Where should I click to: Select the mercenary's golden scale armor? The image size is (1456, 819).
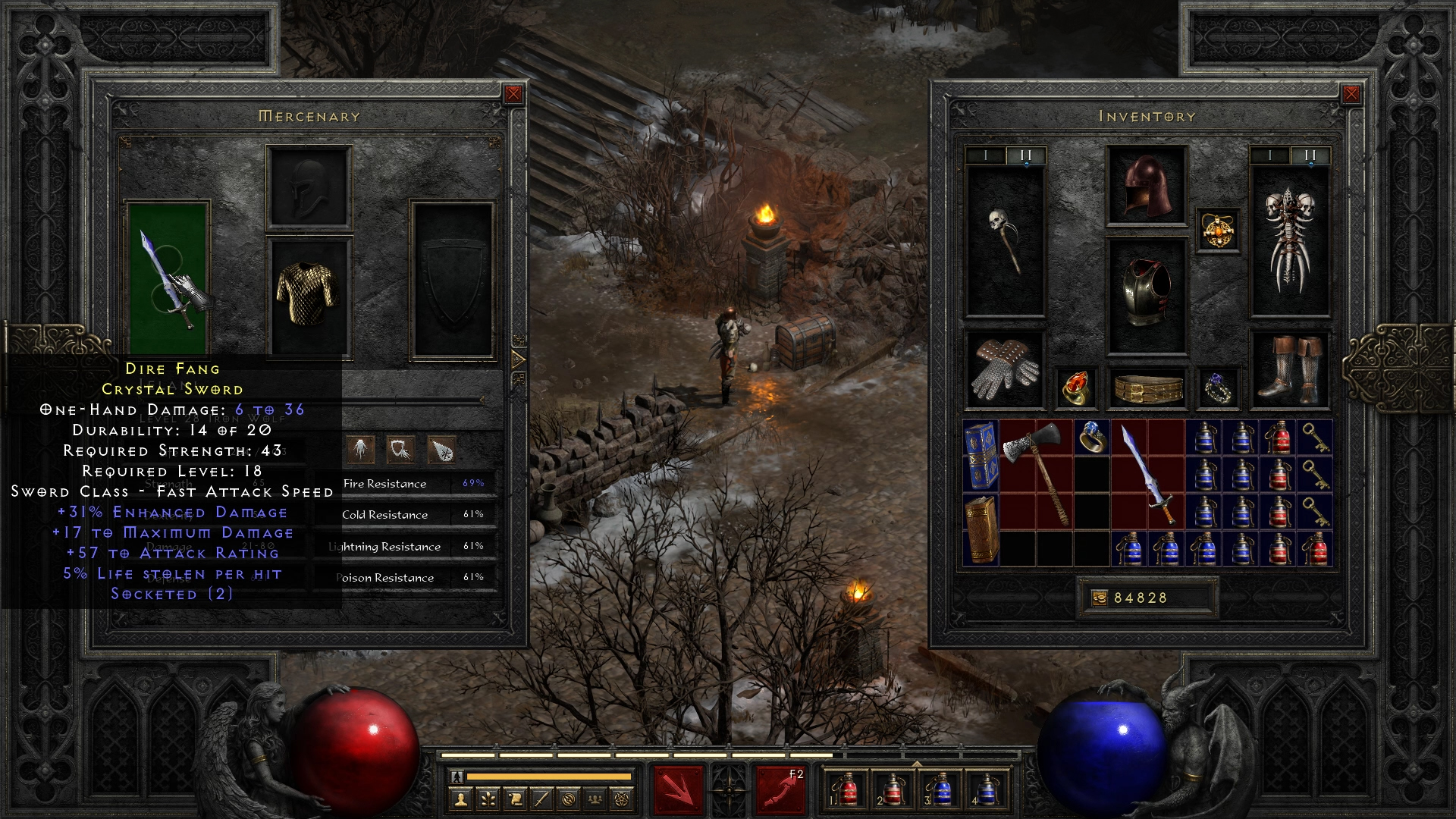click(309, 294)
